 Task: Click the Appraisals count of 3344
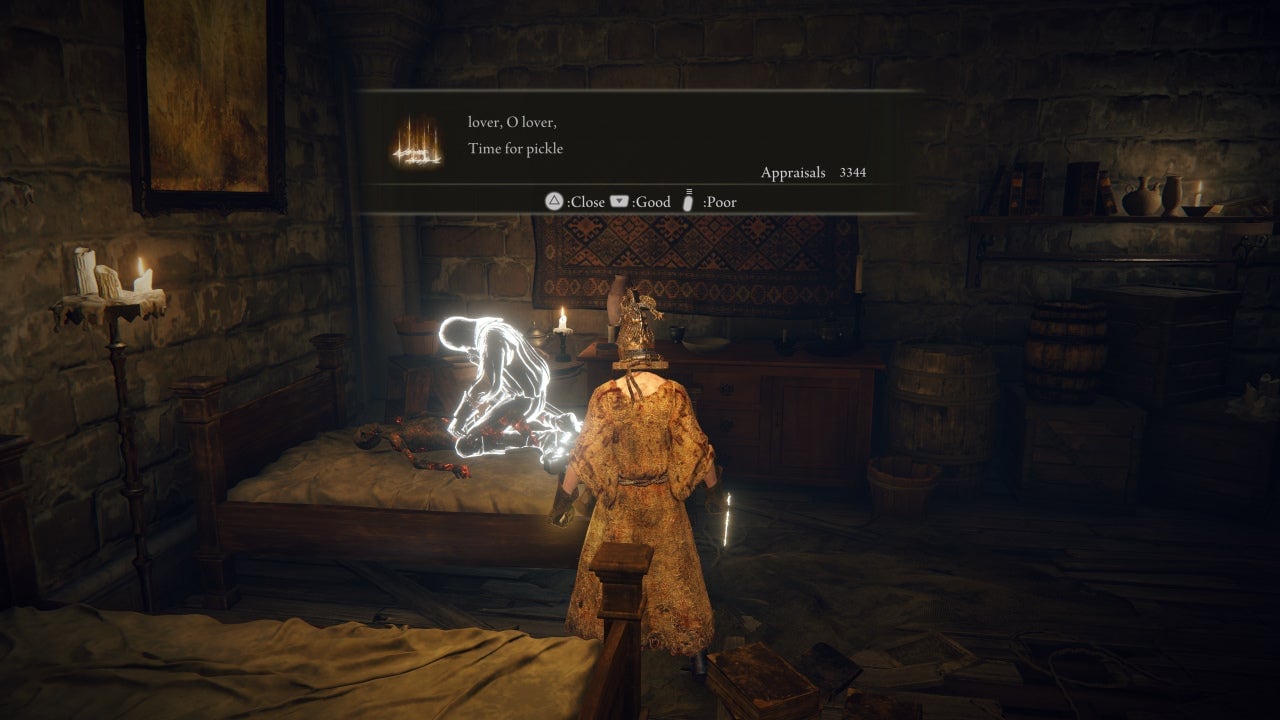[x=853, y=173]
